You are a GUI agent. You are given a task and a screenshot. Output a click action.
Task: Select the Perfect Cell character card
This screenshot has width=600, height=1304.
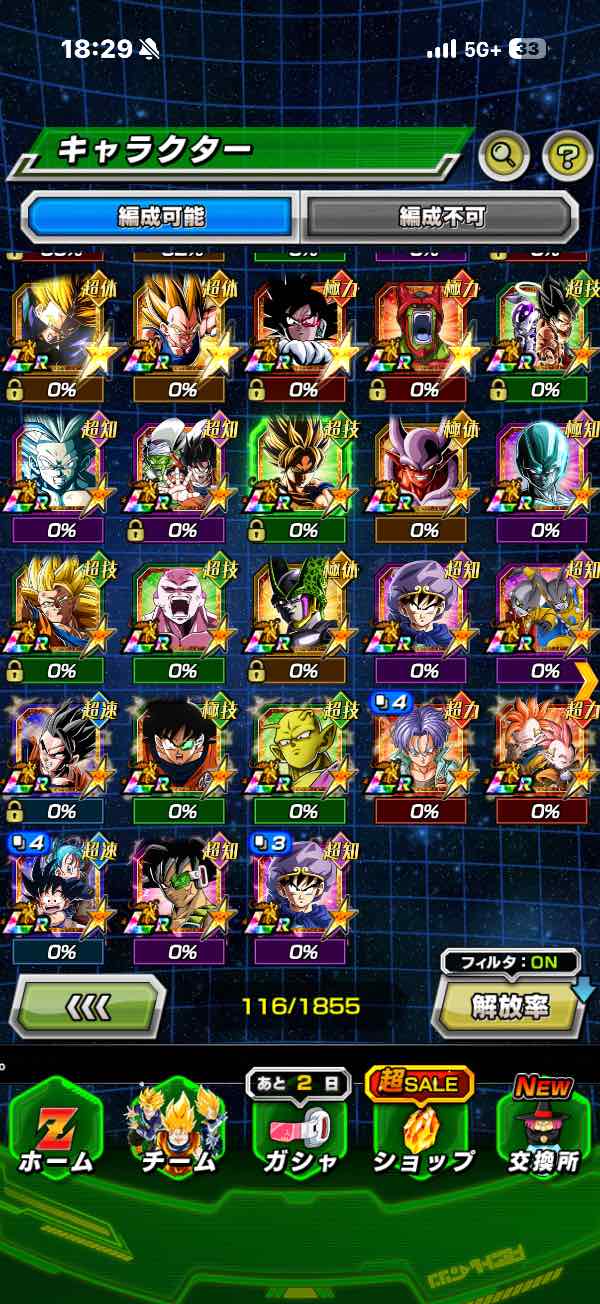coord(303,612)
